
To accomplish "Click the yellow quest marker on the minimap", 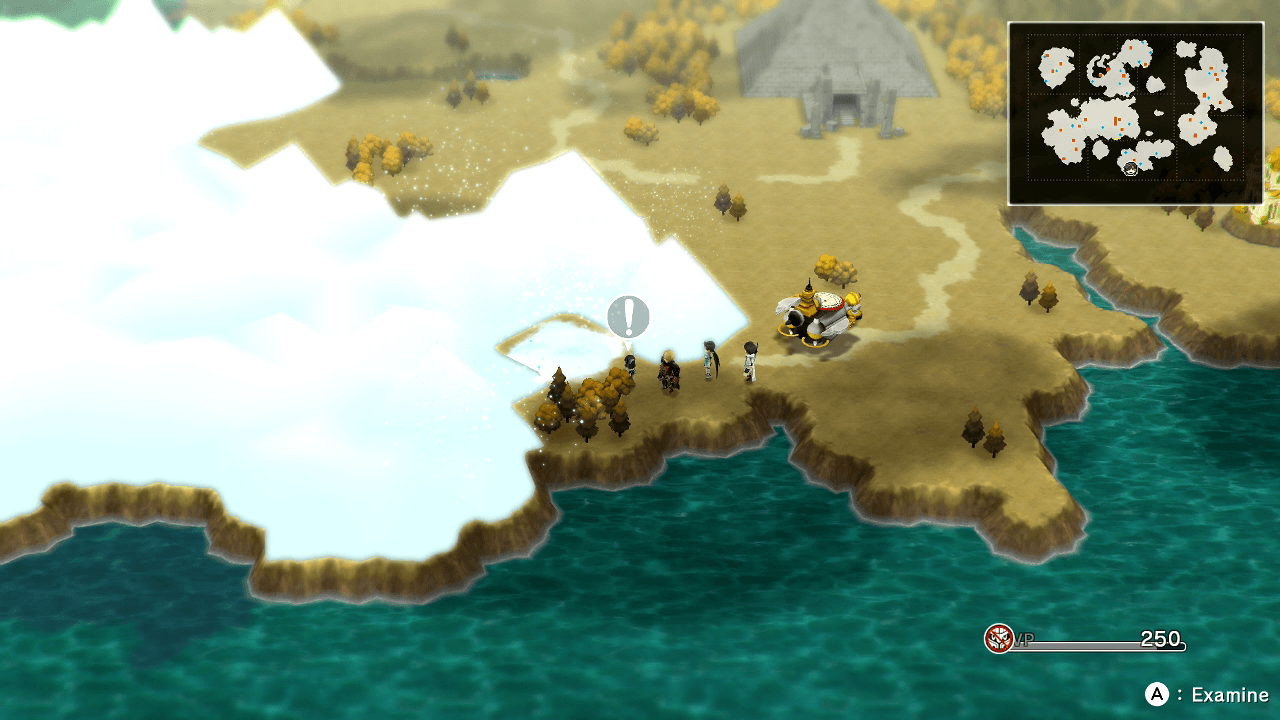I will click(1117, 139).
